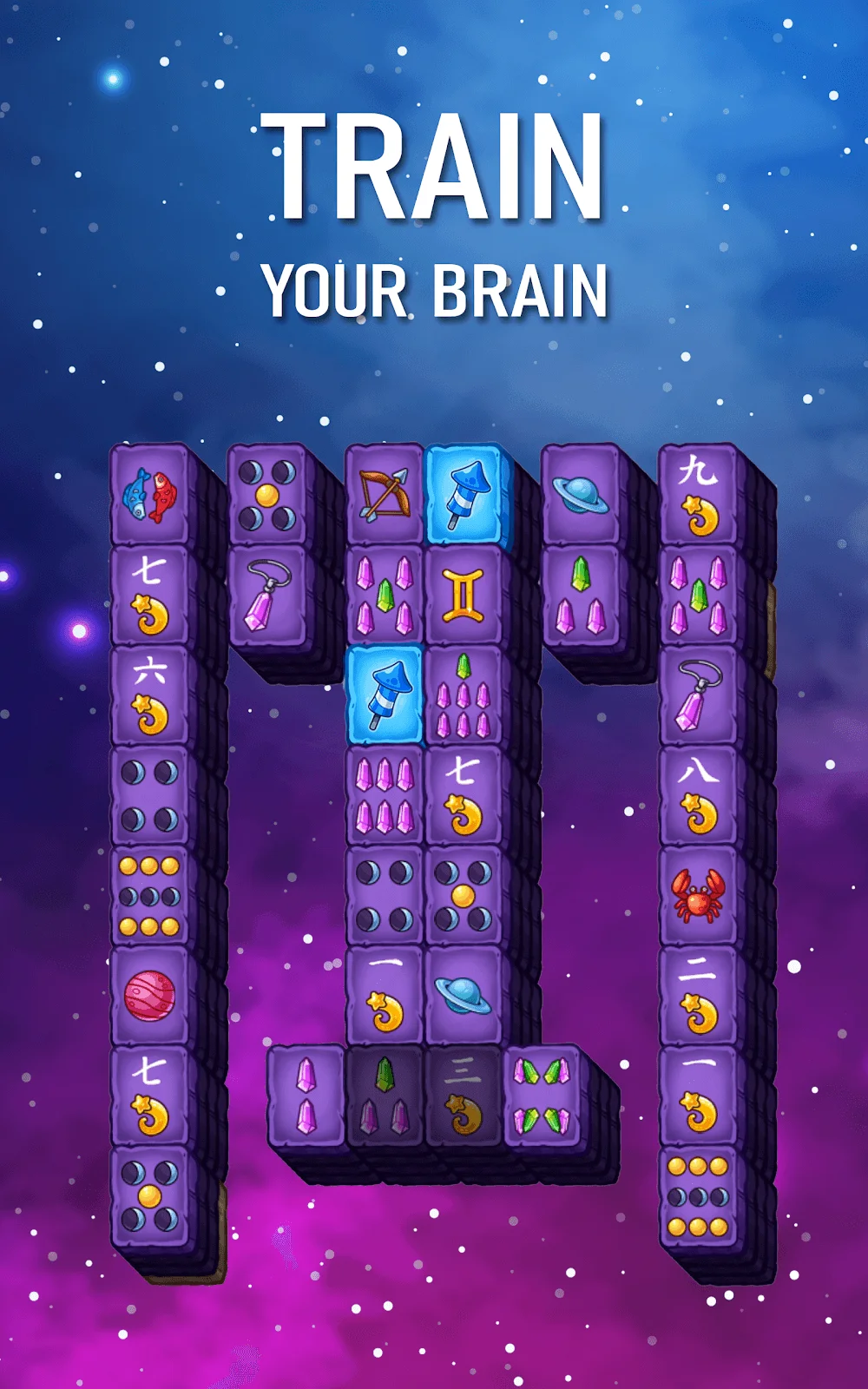
Task: Choose the seven-crystal tile with green top
Action: click(x=463, y=695)
